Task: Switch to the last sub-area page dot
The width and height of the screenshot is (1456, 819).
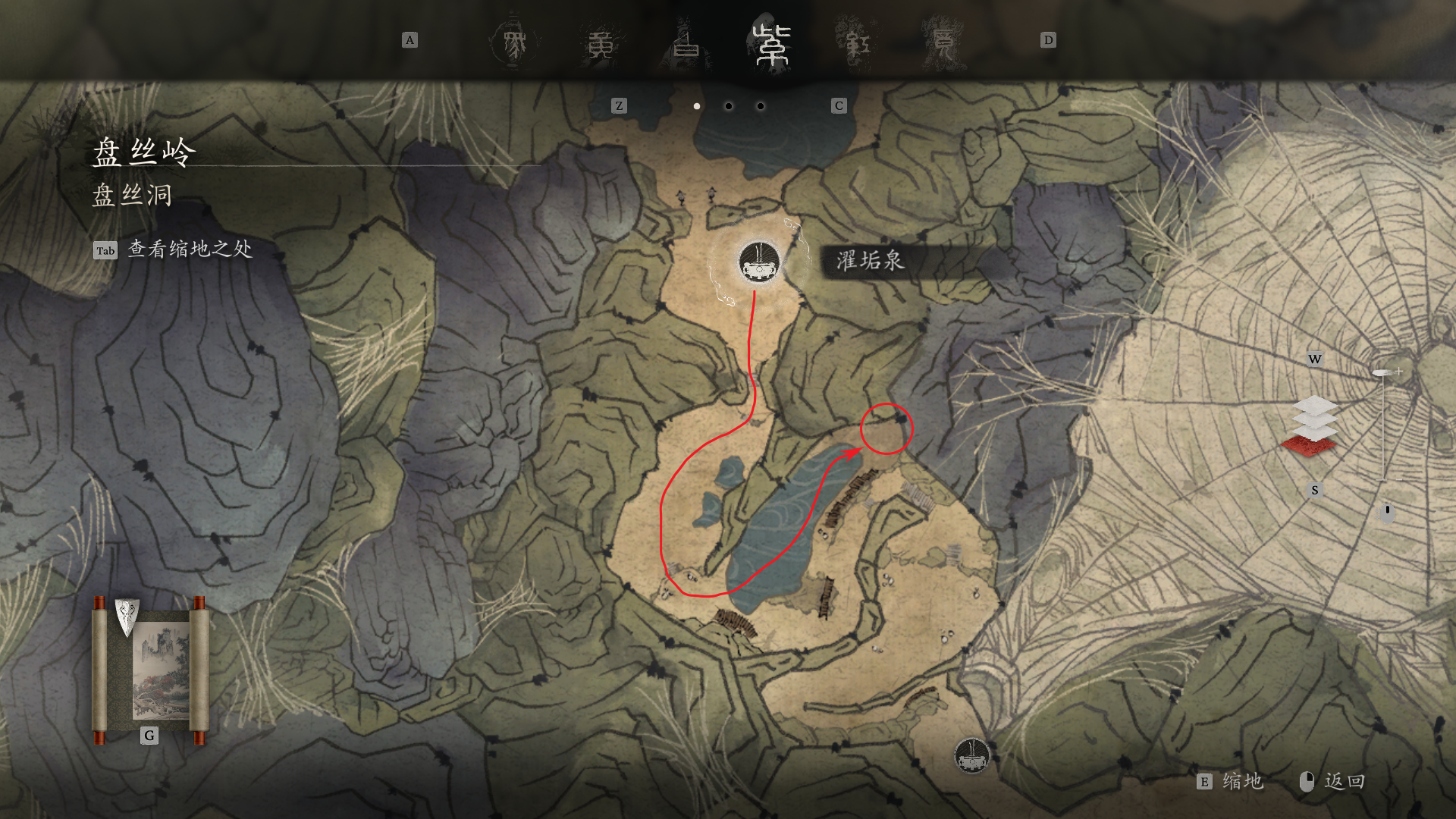Action: click(x=761, y=106)
